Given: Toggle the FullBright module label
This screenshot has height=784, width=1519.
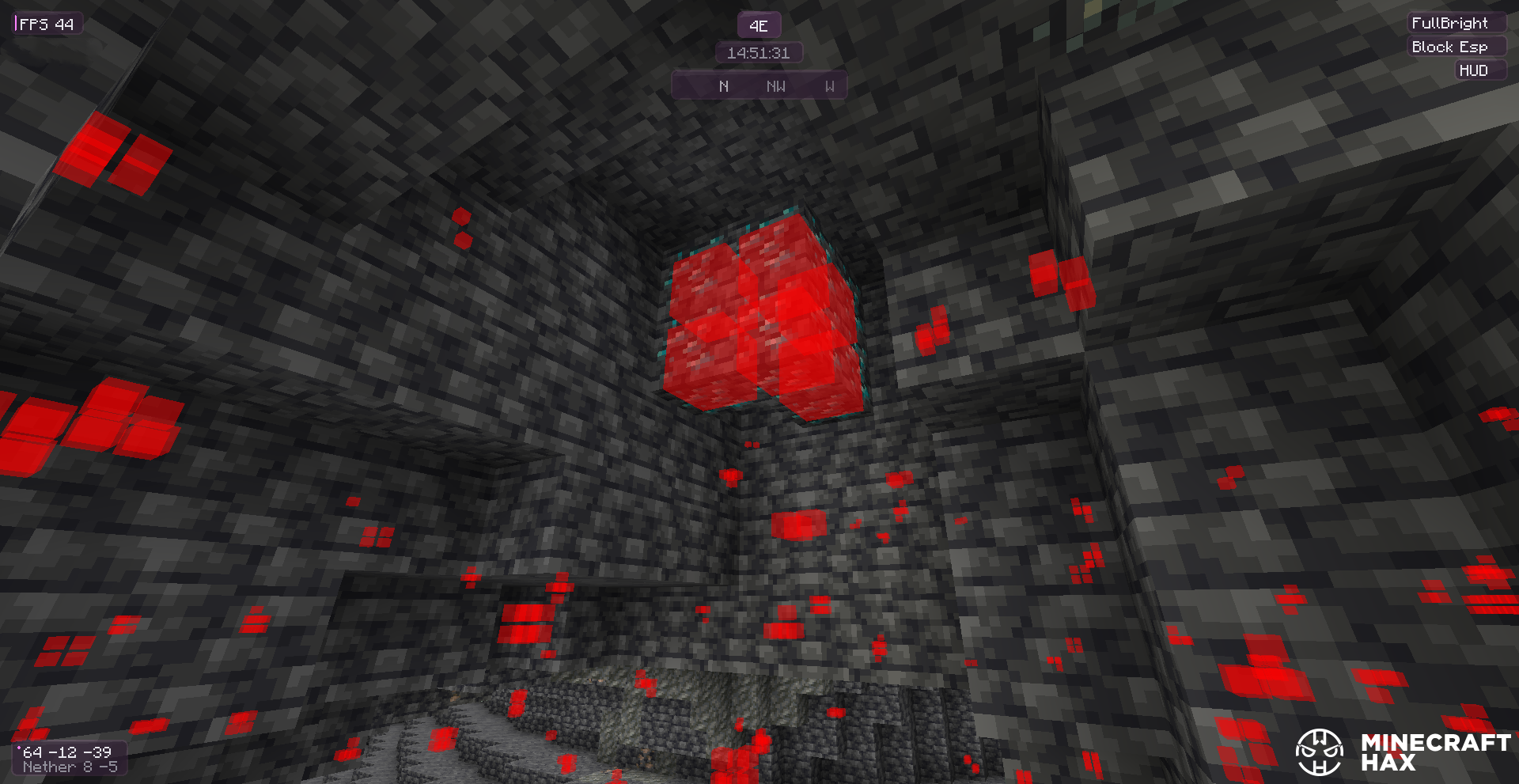Looking at the screenshot, I should pyautogui.click(x=1449, y=23).
